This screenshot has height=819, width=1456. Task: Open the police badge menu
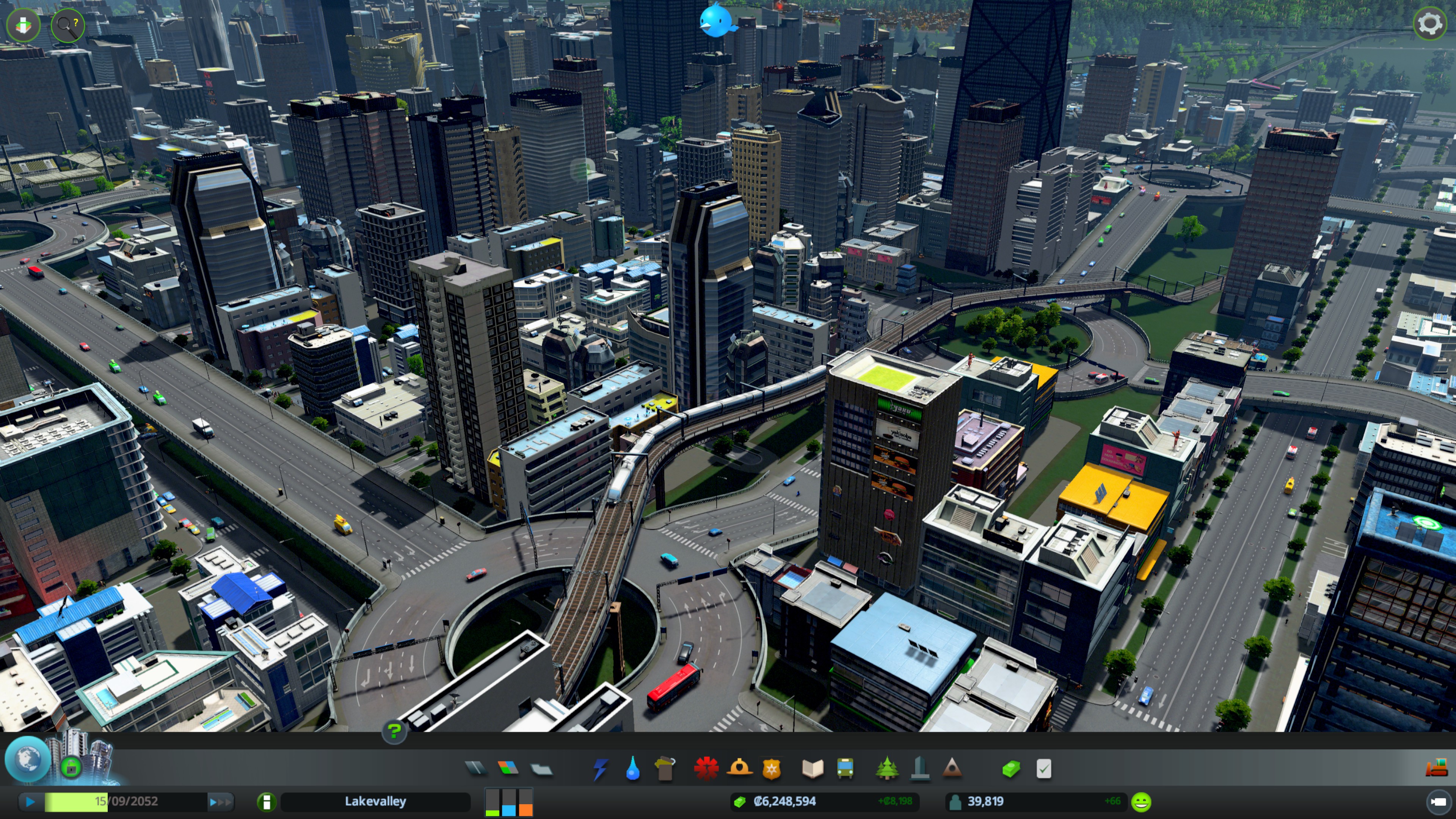tap(771, 769)
